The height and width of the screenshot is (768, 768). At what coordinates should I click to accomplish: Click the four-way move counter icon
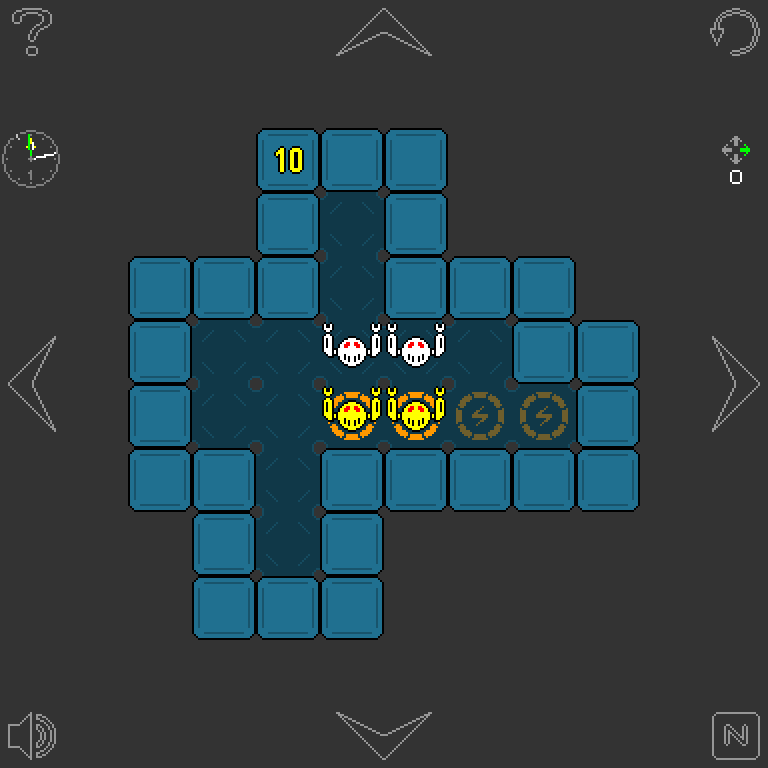pyautogui.click(x=736, y=151)
